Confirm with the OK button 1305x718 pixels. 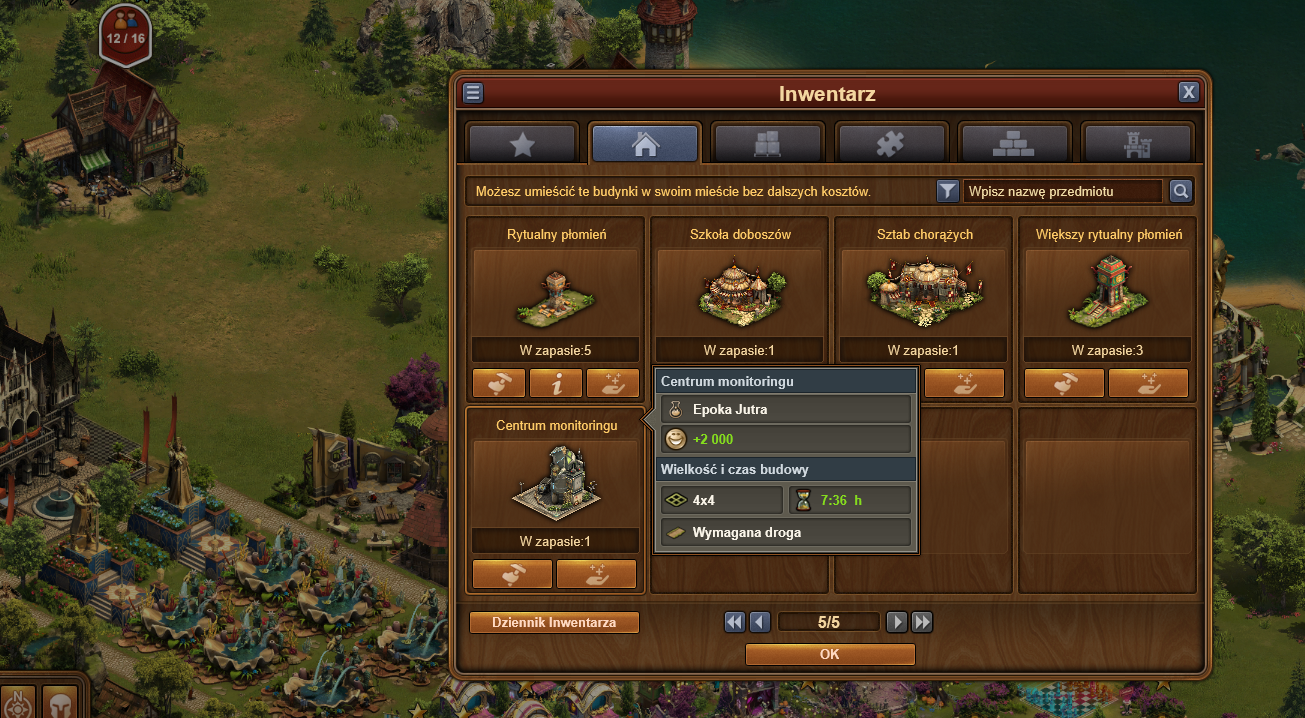tap(830, 654)
